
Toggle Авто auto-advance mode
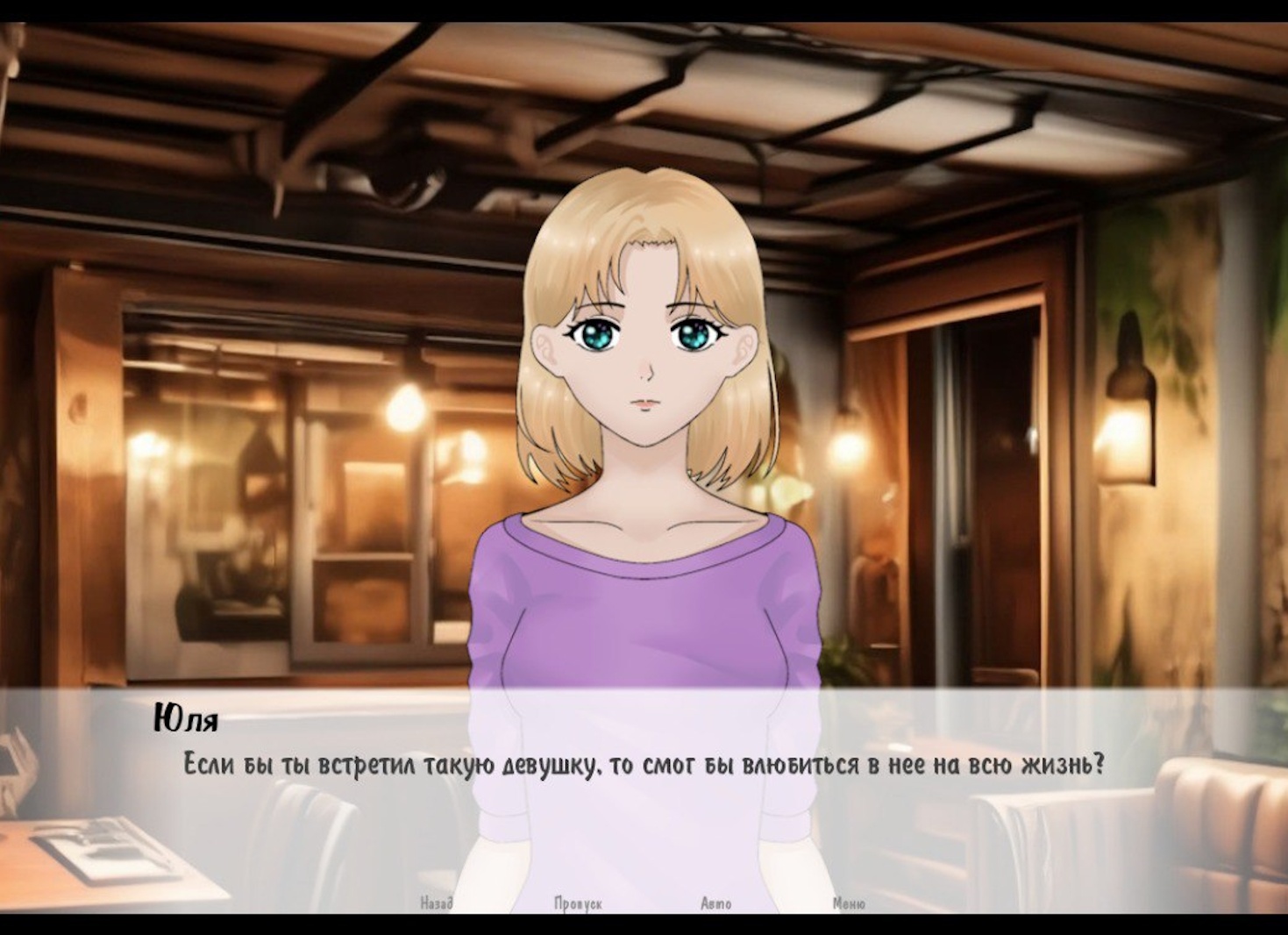click(x=715, y=903)
